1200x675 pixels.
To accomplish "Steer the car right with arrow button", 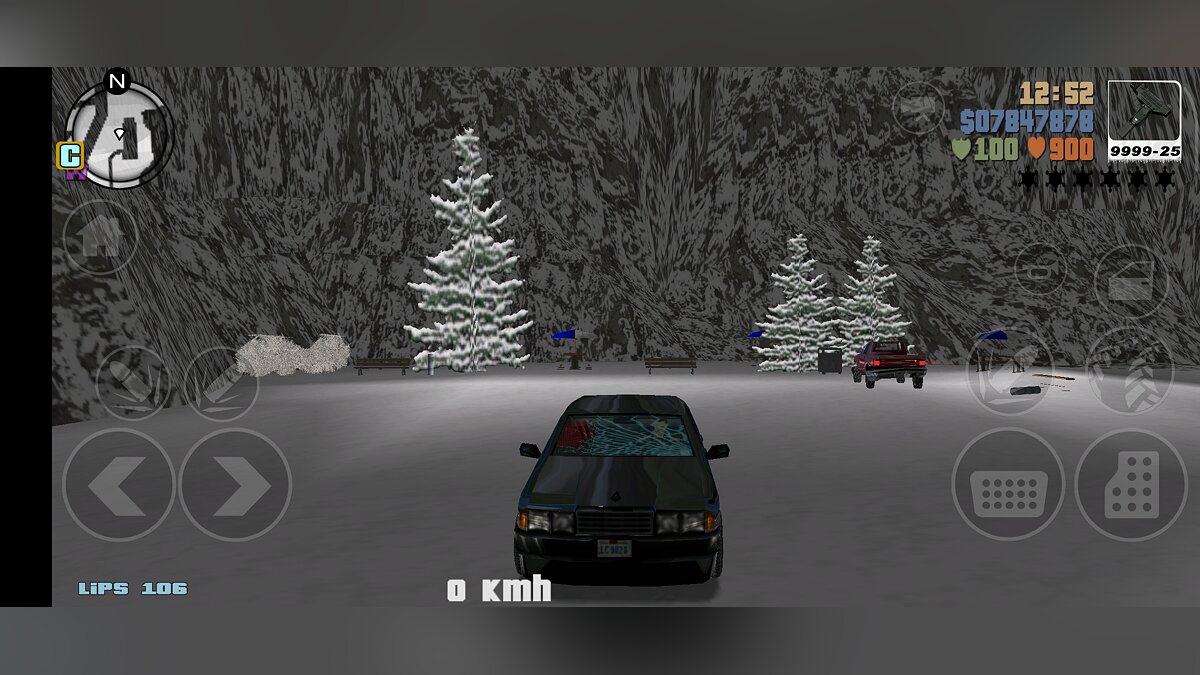I will point(236,485).
